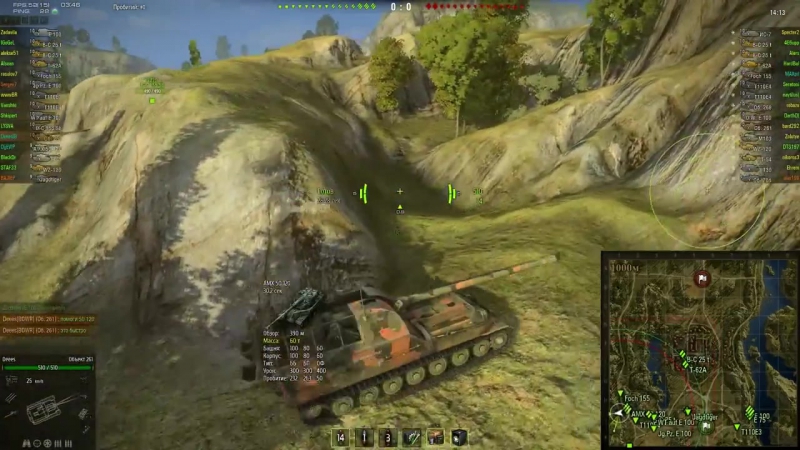Select player Specter2 in the right team list
The width and height of the screenshot is (800, 450).
point(789,32)
